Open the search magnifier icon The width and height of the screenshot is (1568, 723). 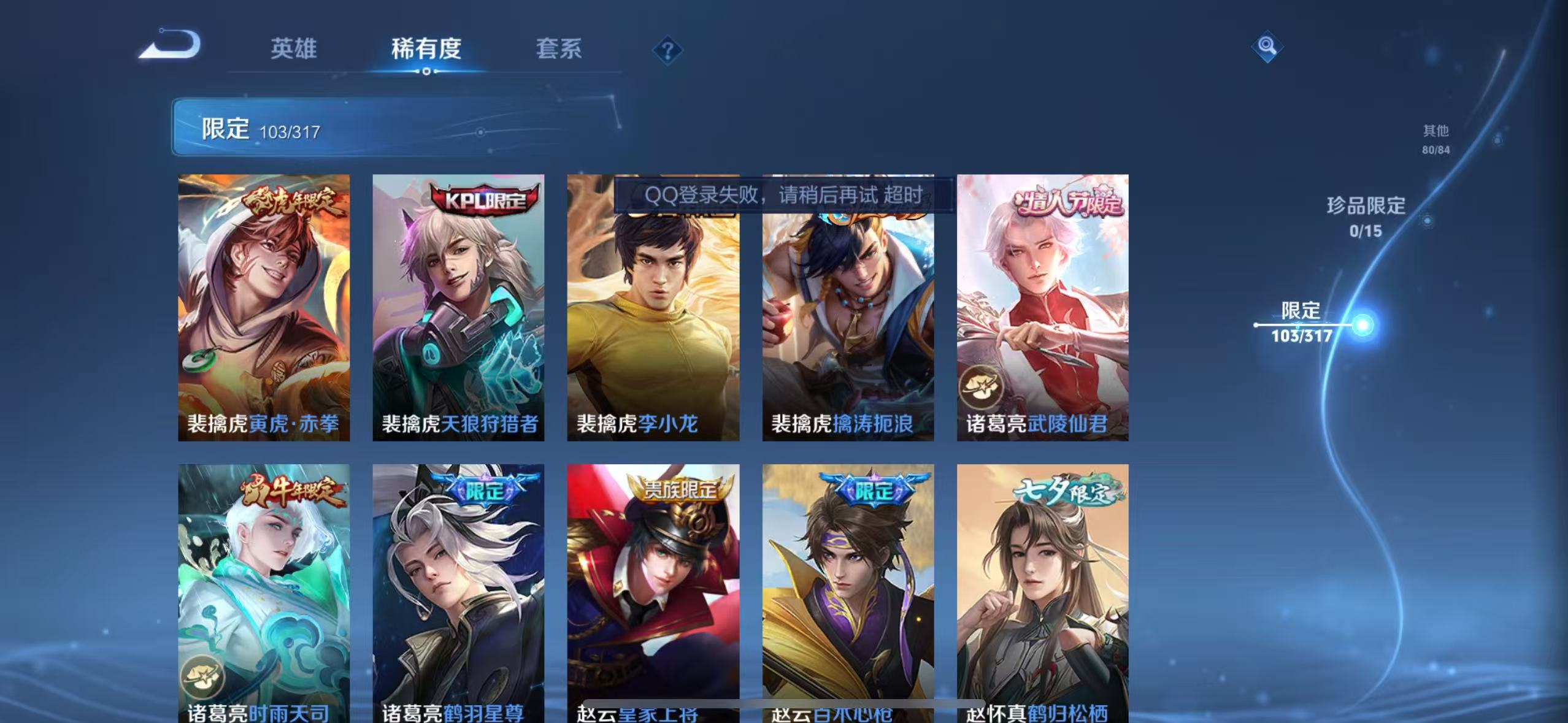(x=1267, y=46)
